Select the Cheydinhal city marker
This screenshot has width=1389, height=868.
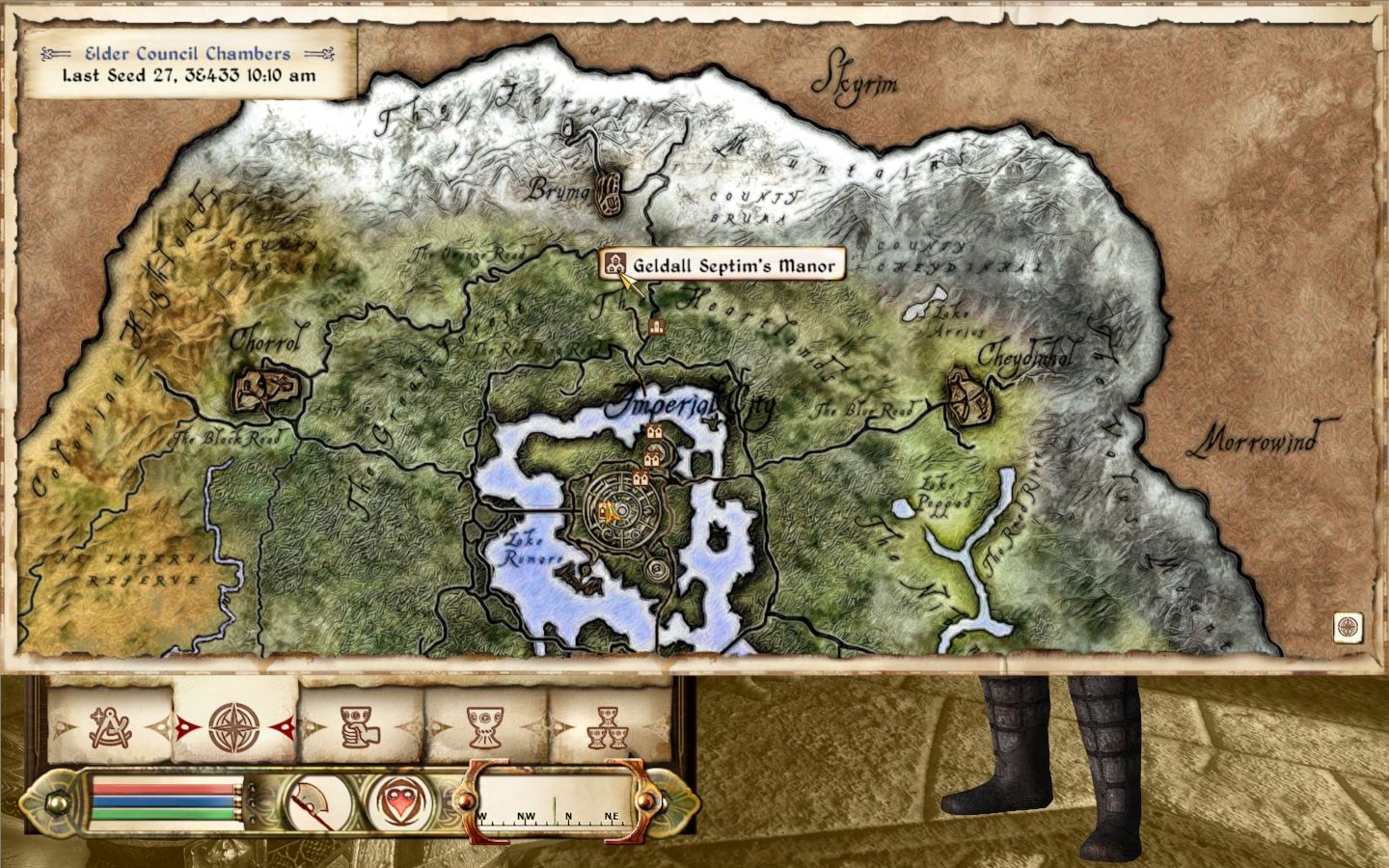967,397
